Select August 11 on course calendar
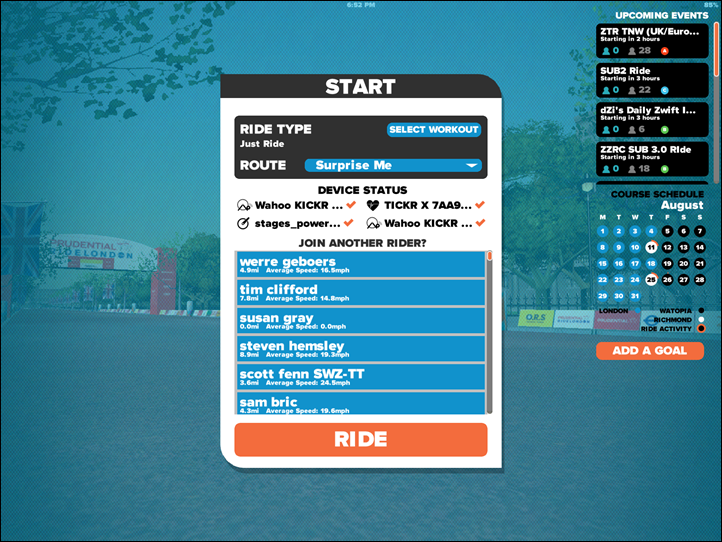 click(651, 247)
